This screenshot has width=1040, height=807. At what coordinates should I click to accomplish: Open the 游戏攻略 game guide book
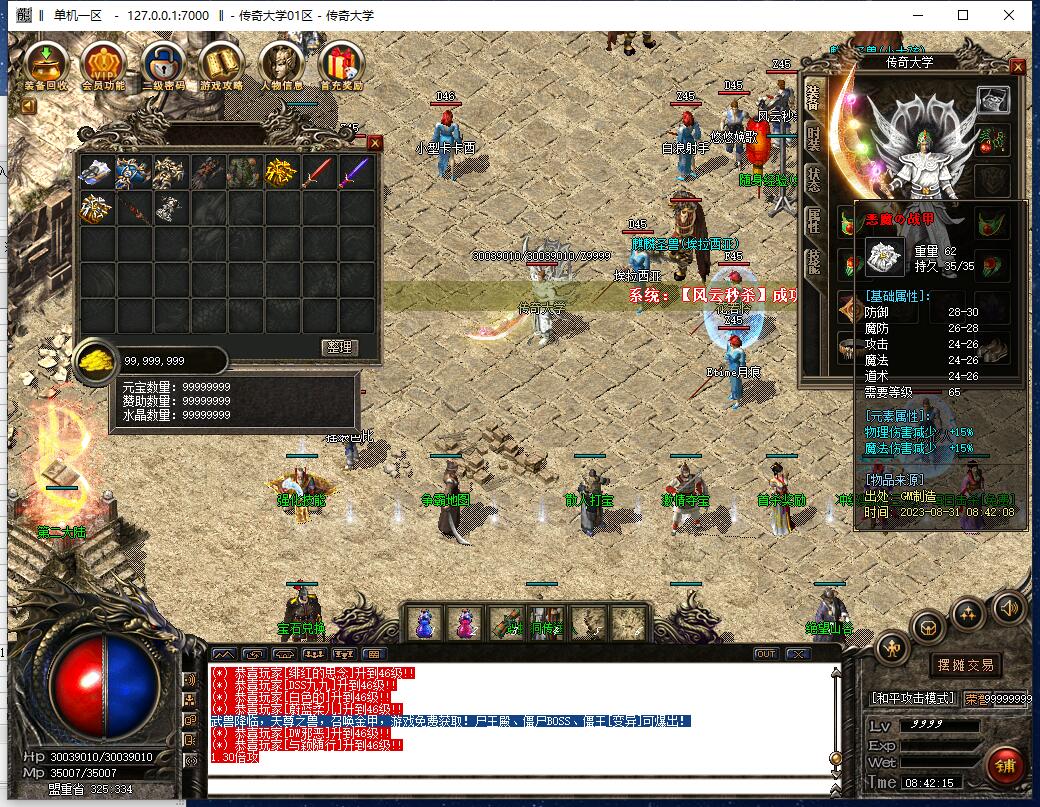(222, 66)
